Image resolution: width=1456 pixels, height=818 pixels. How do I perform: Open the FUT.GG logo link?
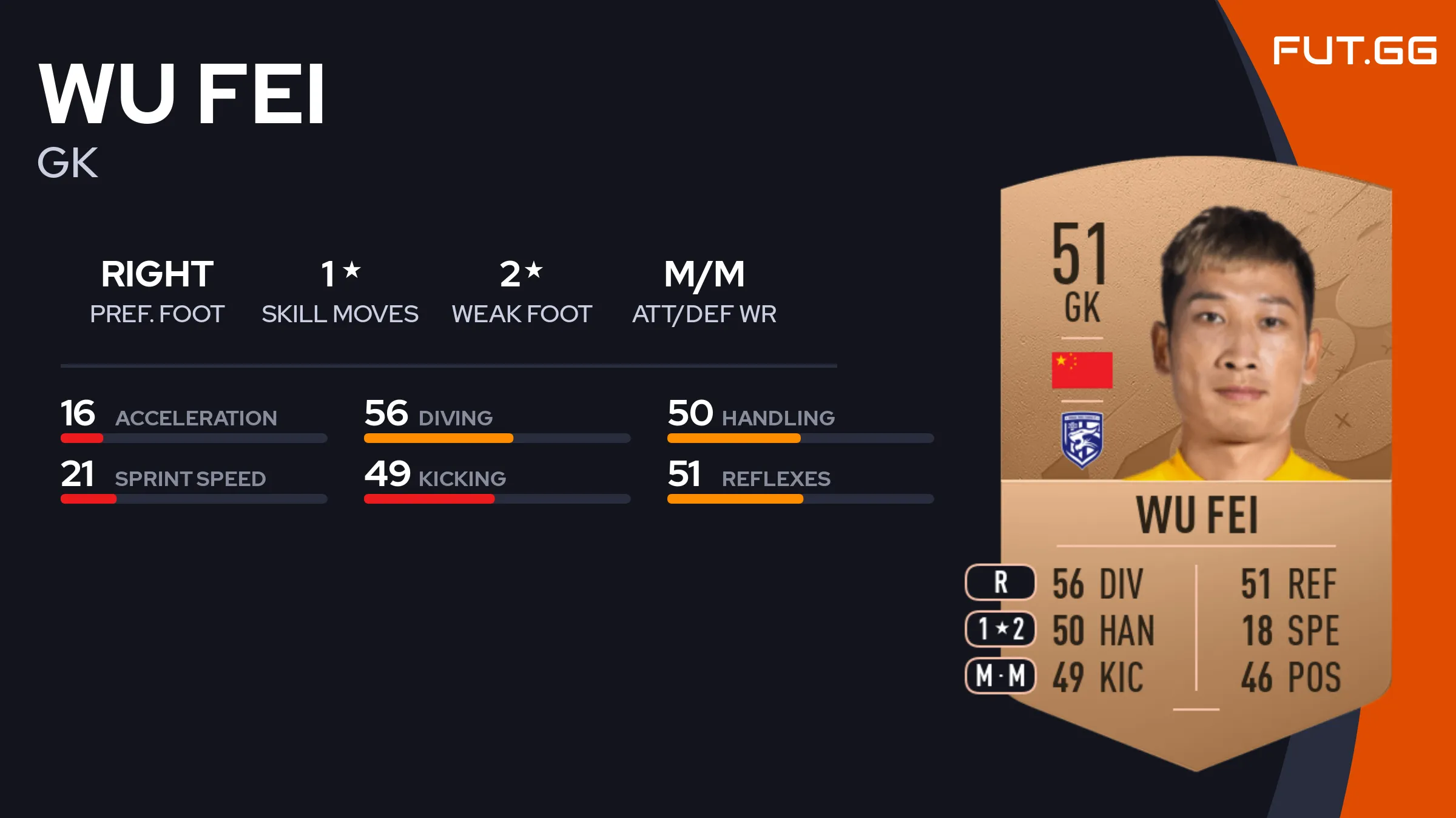[x=1354, y=50]
